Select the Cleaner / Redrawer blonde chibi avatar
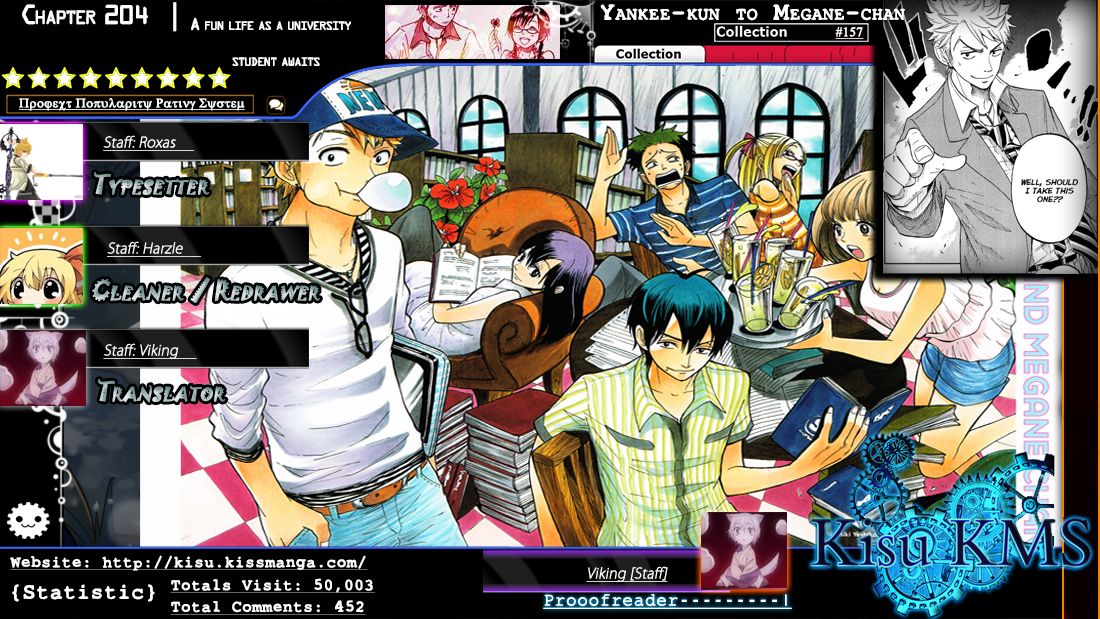 click(x=42, y=266)
